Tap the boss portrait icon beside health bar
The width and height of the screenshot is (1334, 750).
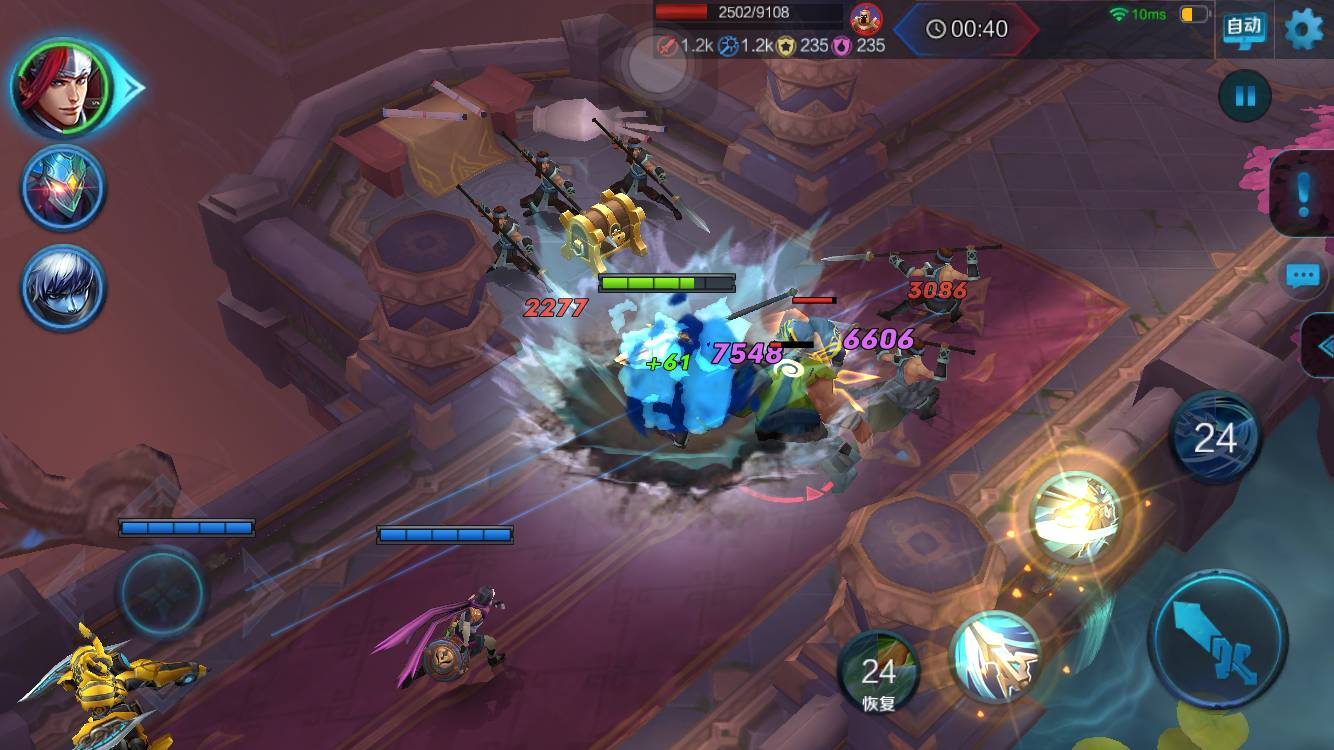coord(866,17)
